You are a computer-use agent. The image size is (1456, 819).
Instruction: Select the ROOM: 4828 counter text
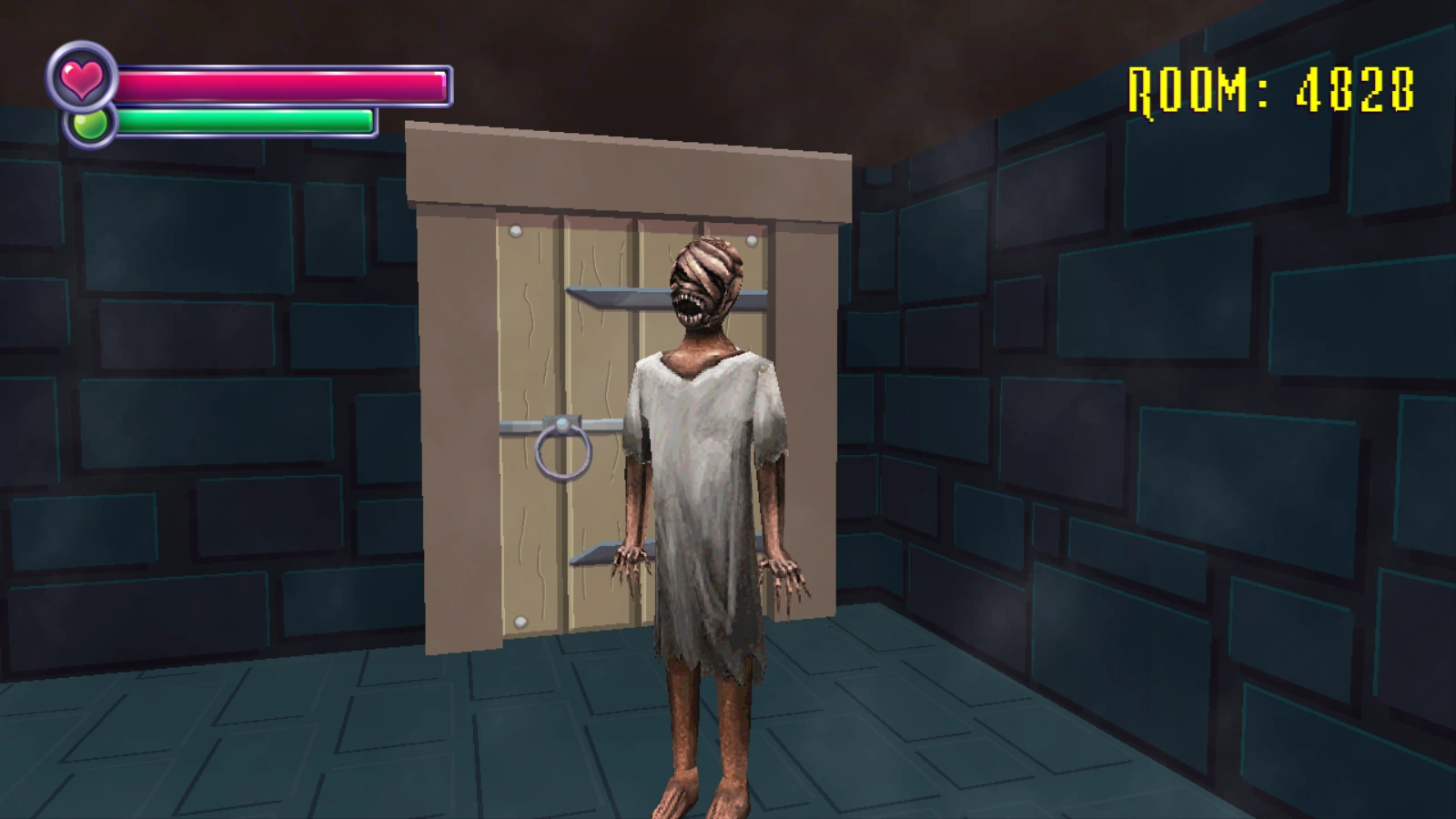coord(1269,86)
